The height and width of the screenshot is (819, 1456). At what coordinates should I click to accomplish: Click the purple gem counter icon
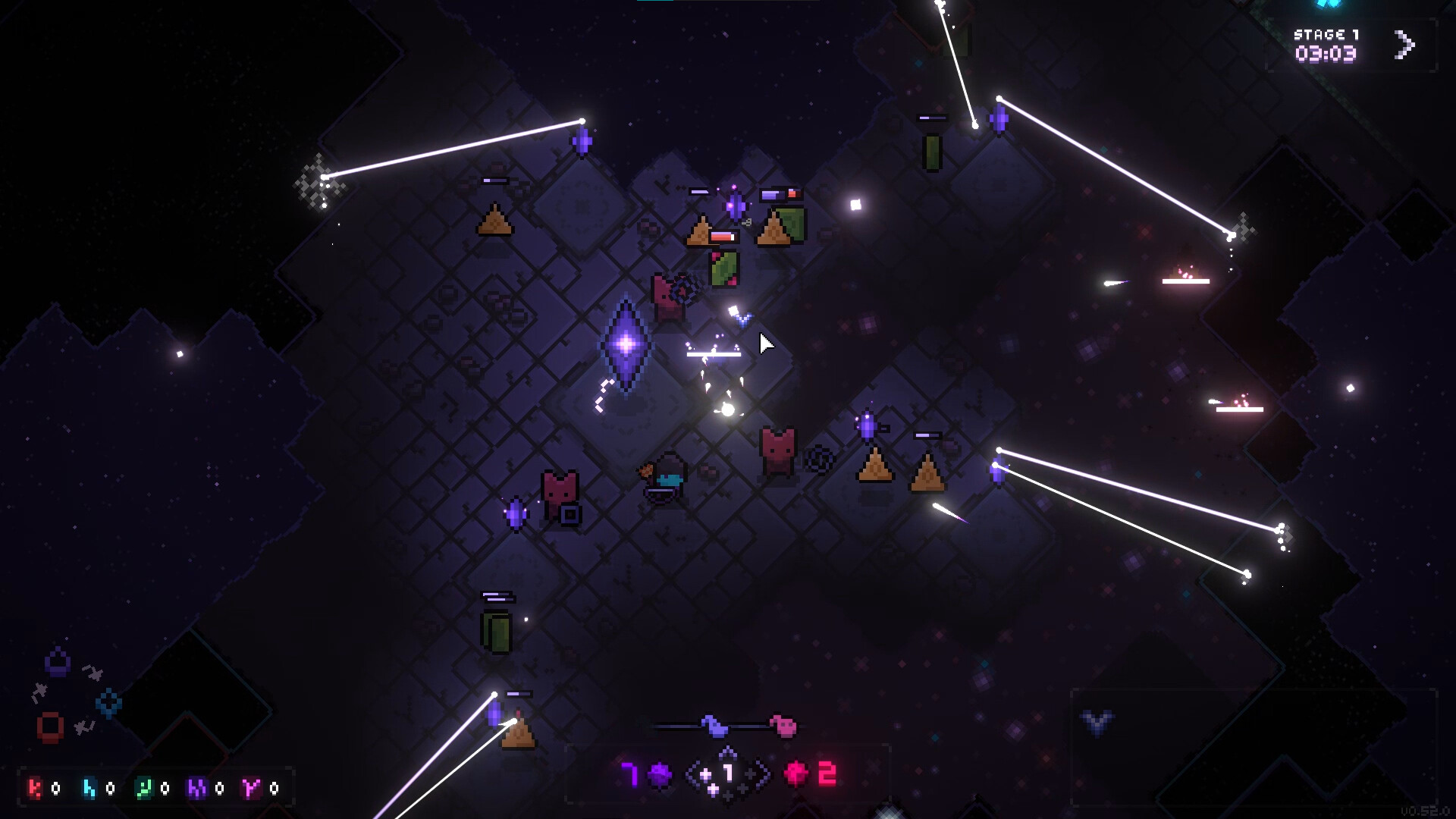[x=661, y=774]
